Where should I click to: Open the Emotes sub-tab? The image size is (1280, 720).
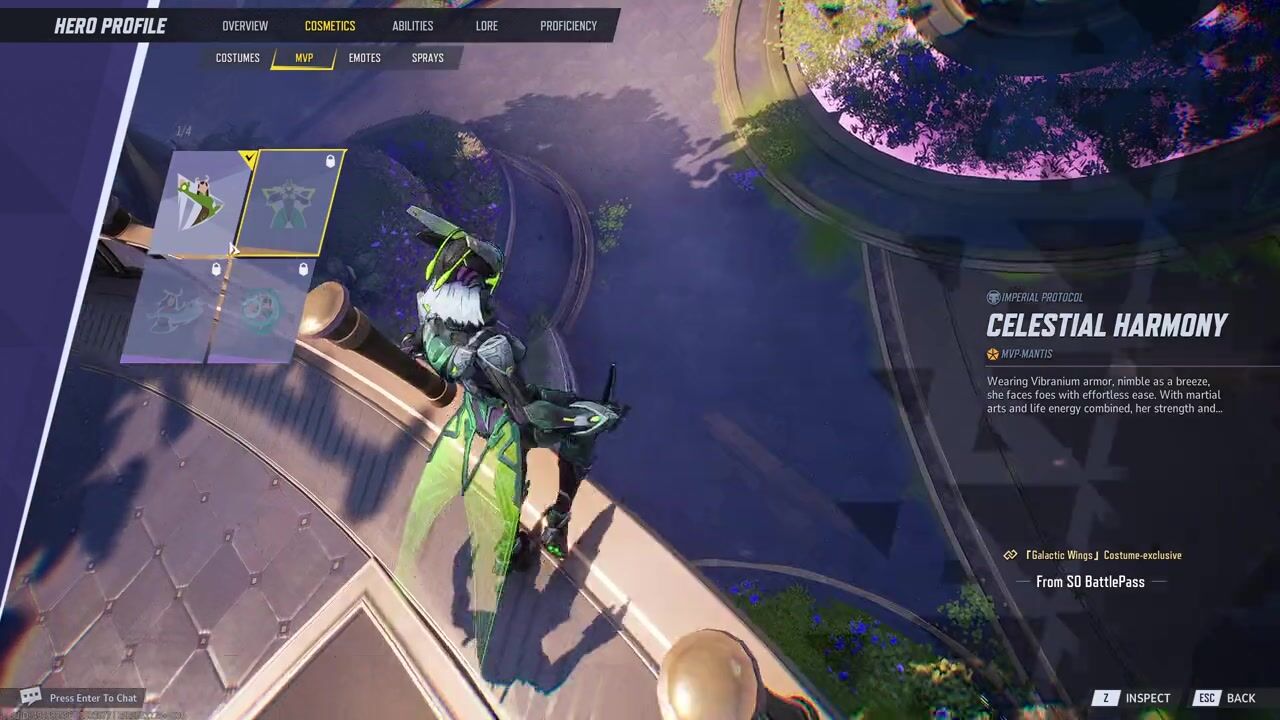364,58
